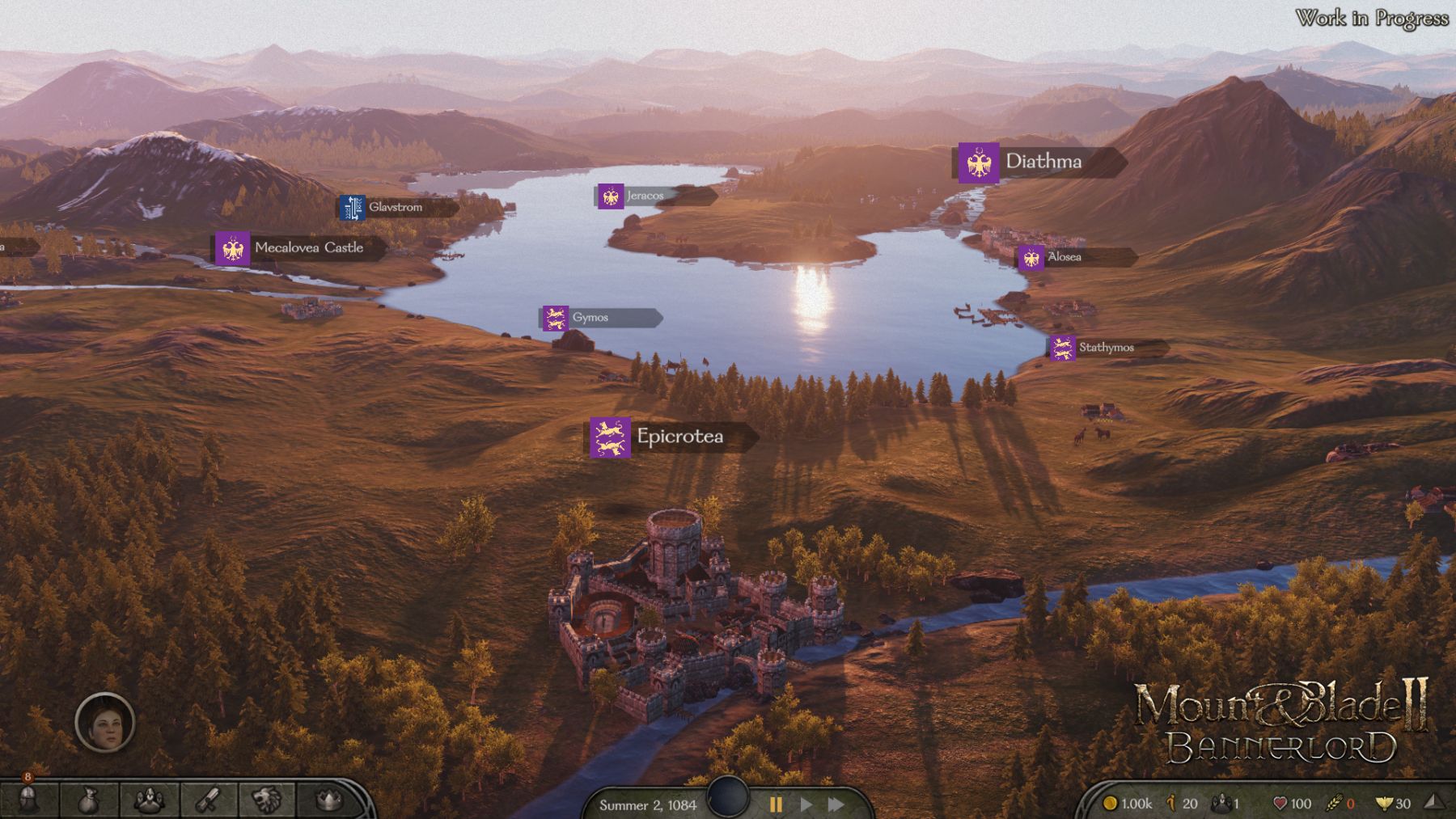
Task: Select the Diathma town nameplate
Action: [x=1040, y=163]
